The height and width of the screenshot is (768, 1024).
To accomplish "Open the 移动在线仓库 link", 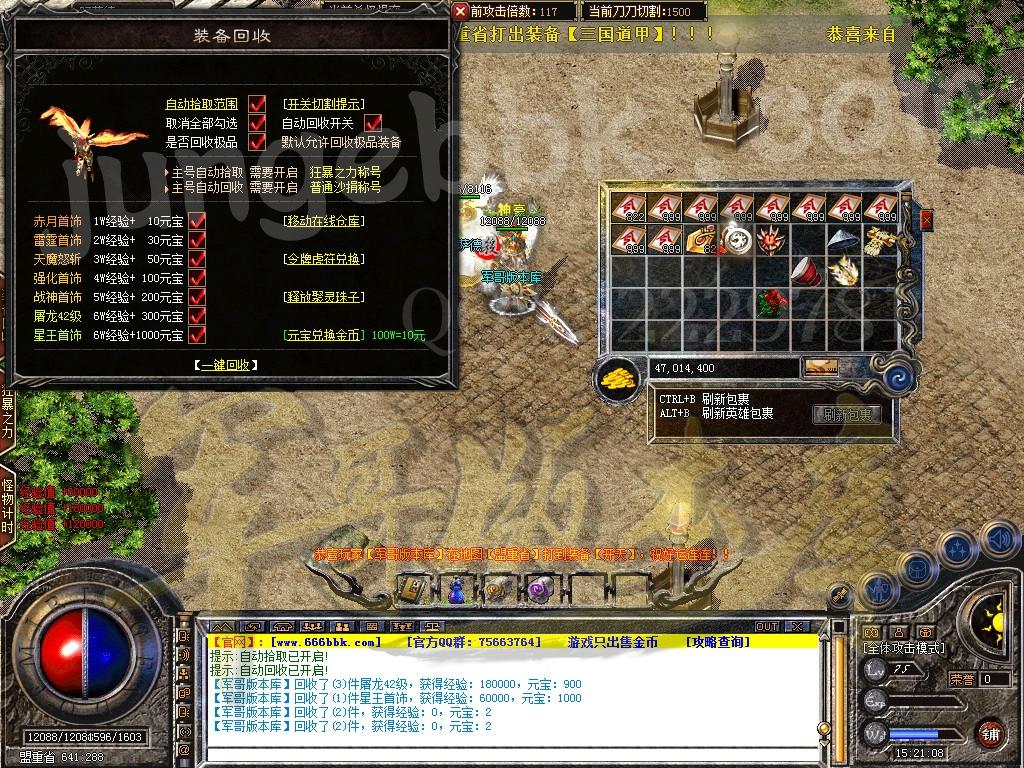I will (x=324, y=221).
